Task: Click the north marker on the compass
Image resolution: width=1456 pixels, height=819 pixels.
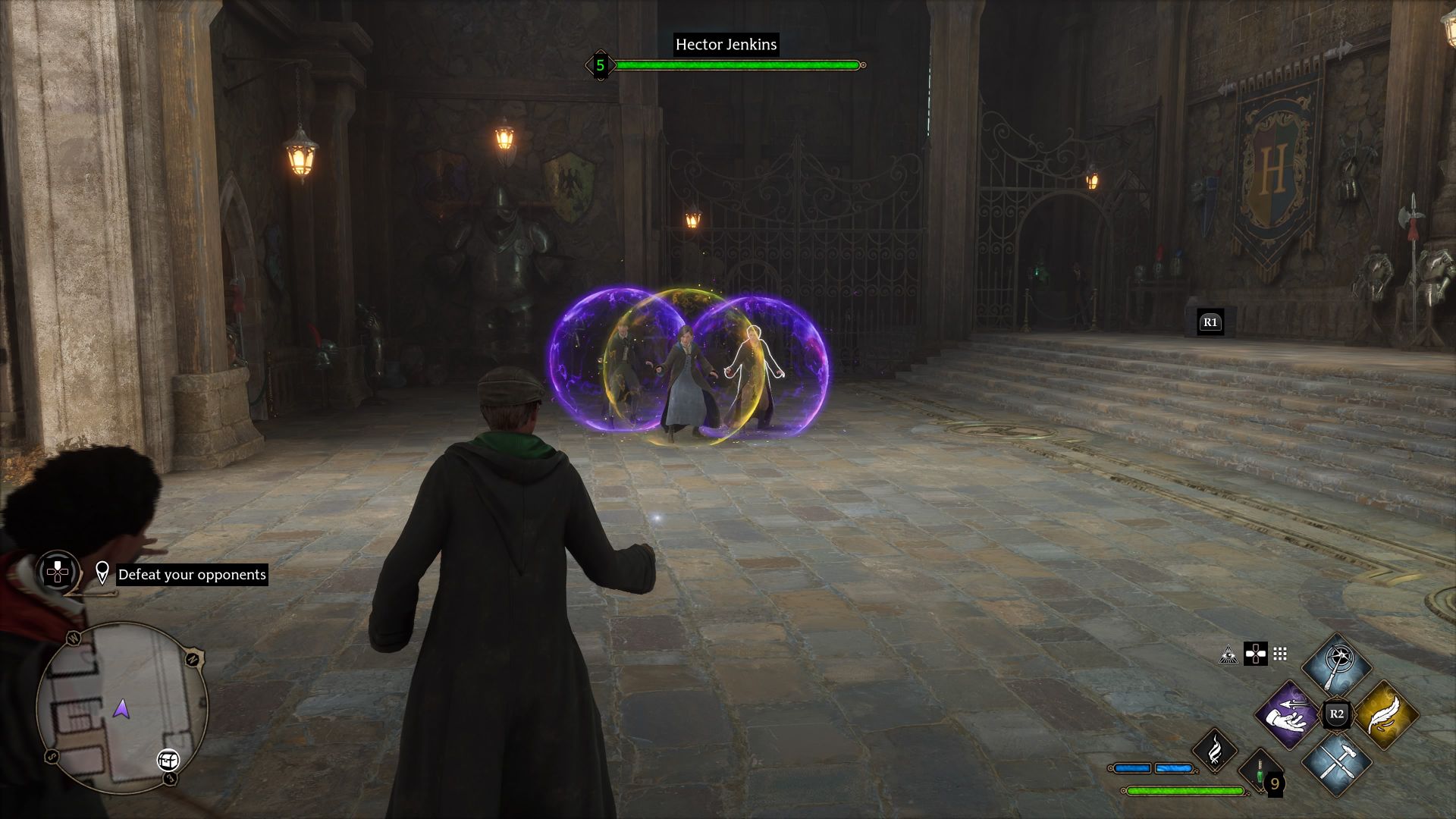Action: coord(192,658)
